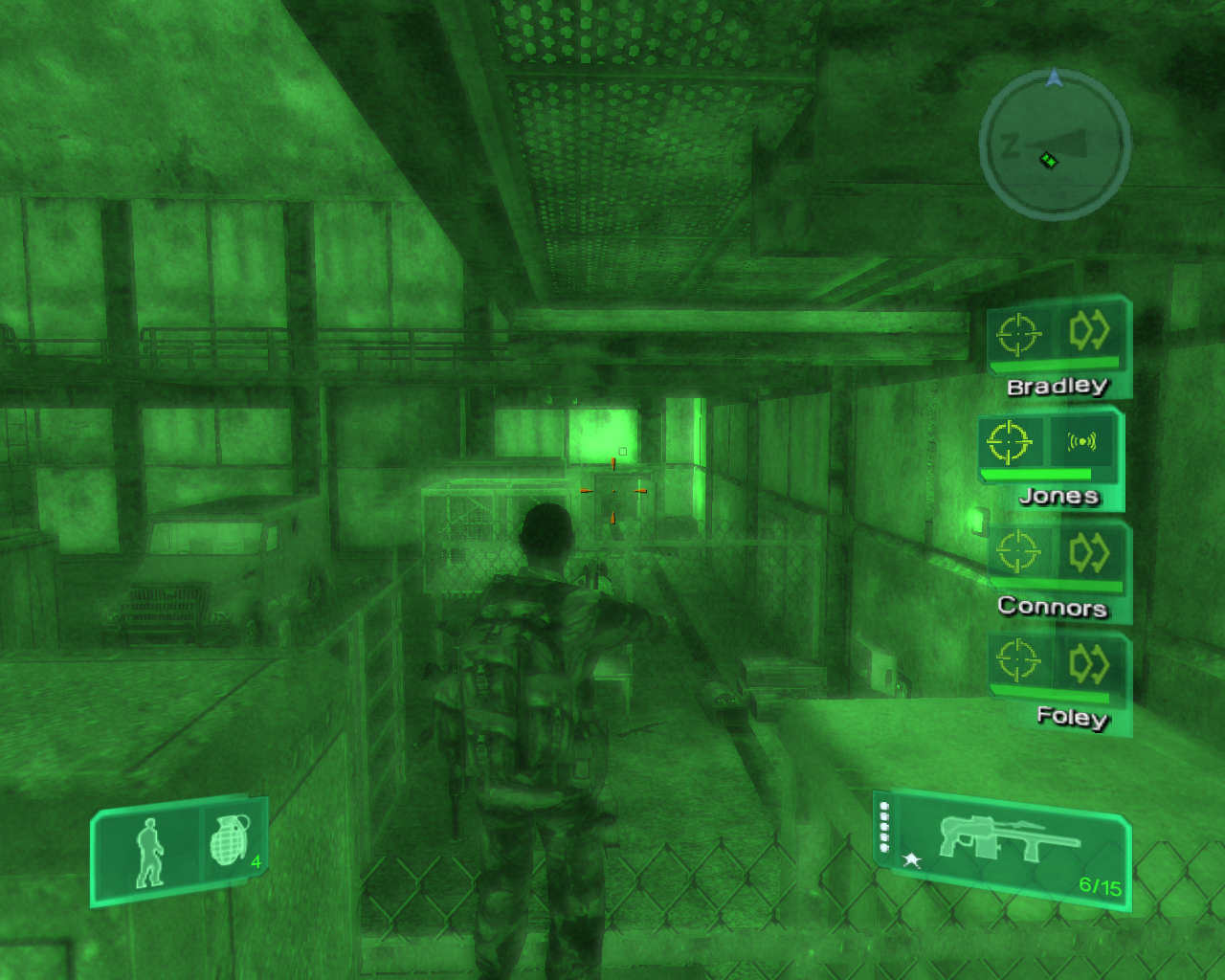Select Connors's crosshair icon
This screenshot has width=1225, height=980.
pos(1017,552)
